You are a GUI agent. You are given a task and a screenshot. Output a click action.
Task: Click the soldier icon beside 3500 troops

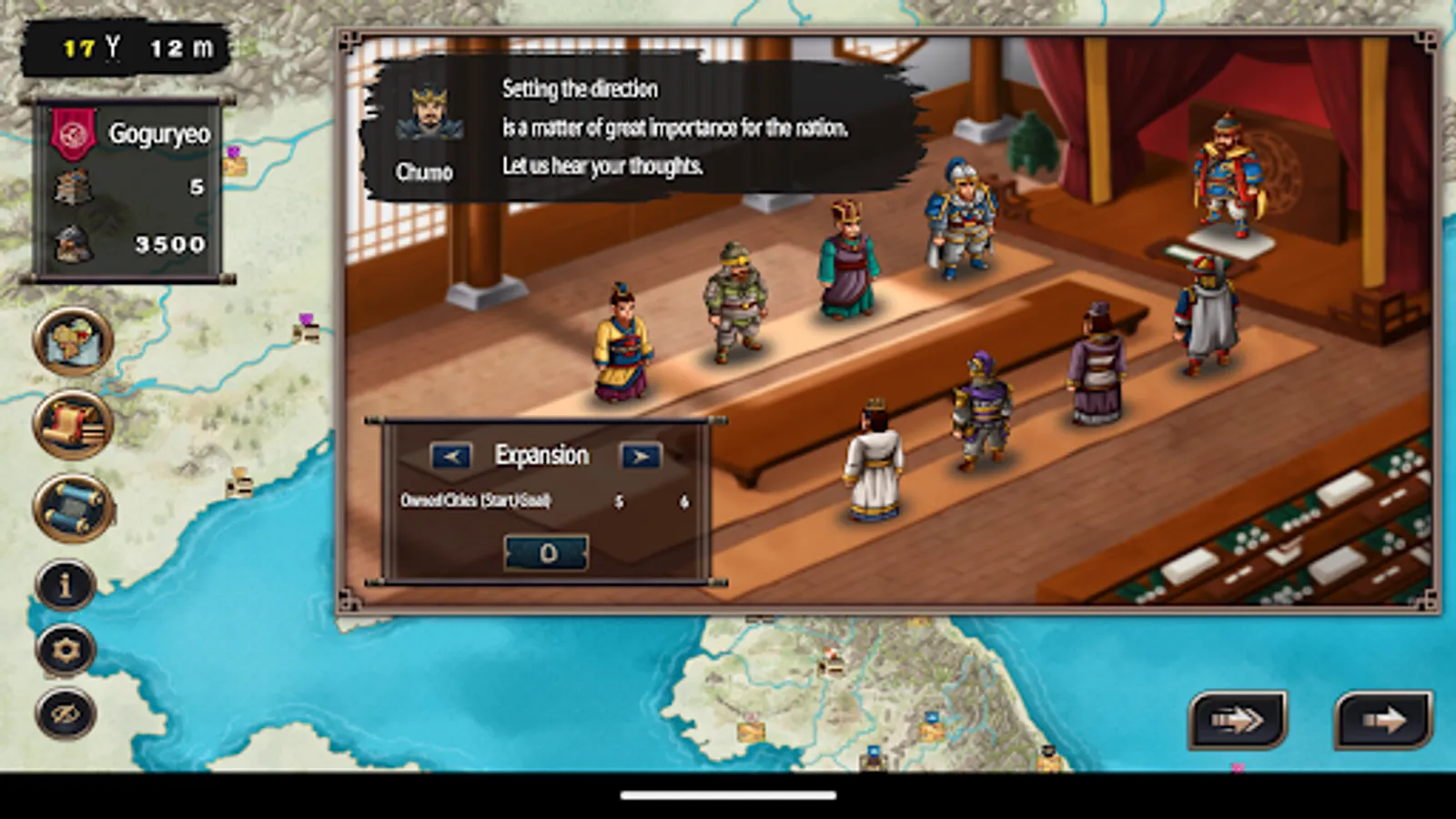coord(75,244)
